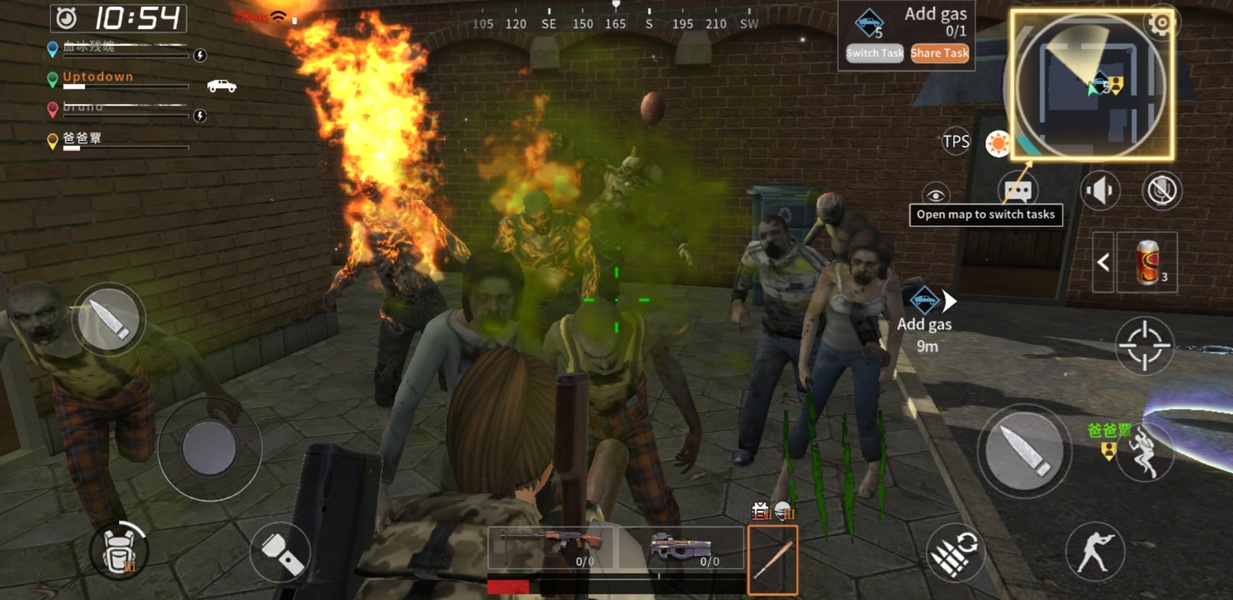Tap the crouch stance button

point(1094,551)
